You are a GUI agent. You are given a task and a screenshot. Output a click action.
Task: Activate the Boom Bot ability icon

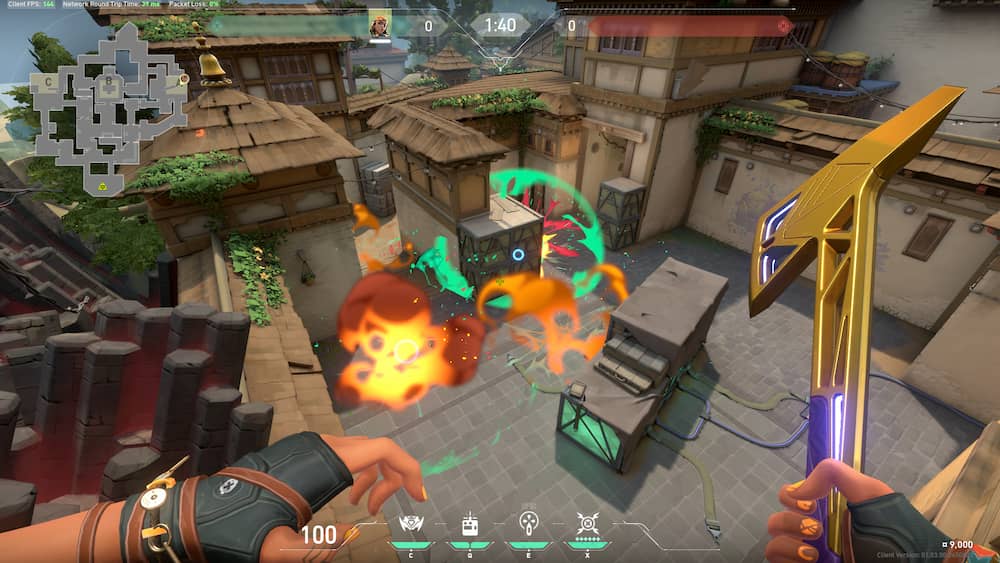(x=411, y=524)
